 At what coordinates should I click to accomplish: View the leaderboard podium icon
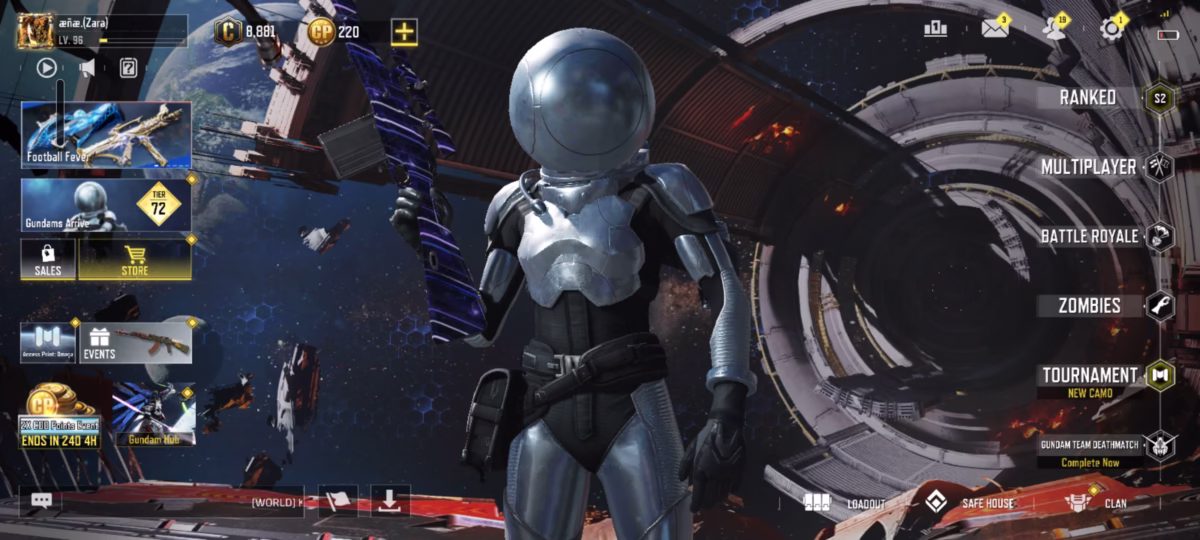coord(936,28)
